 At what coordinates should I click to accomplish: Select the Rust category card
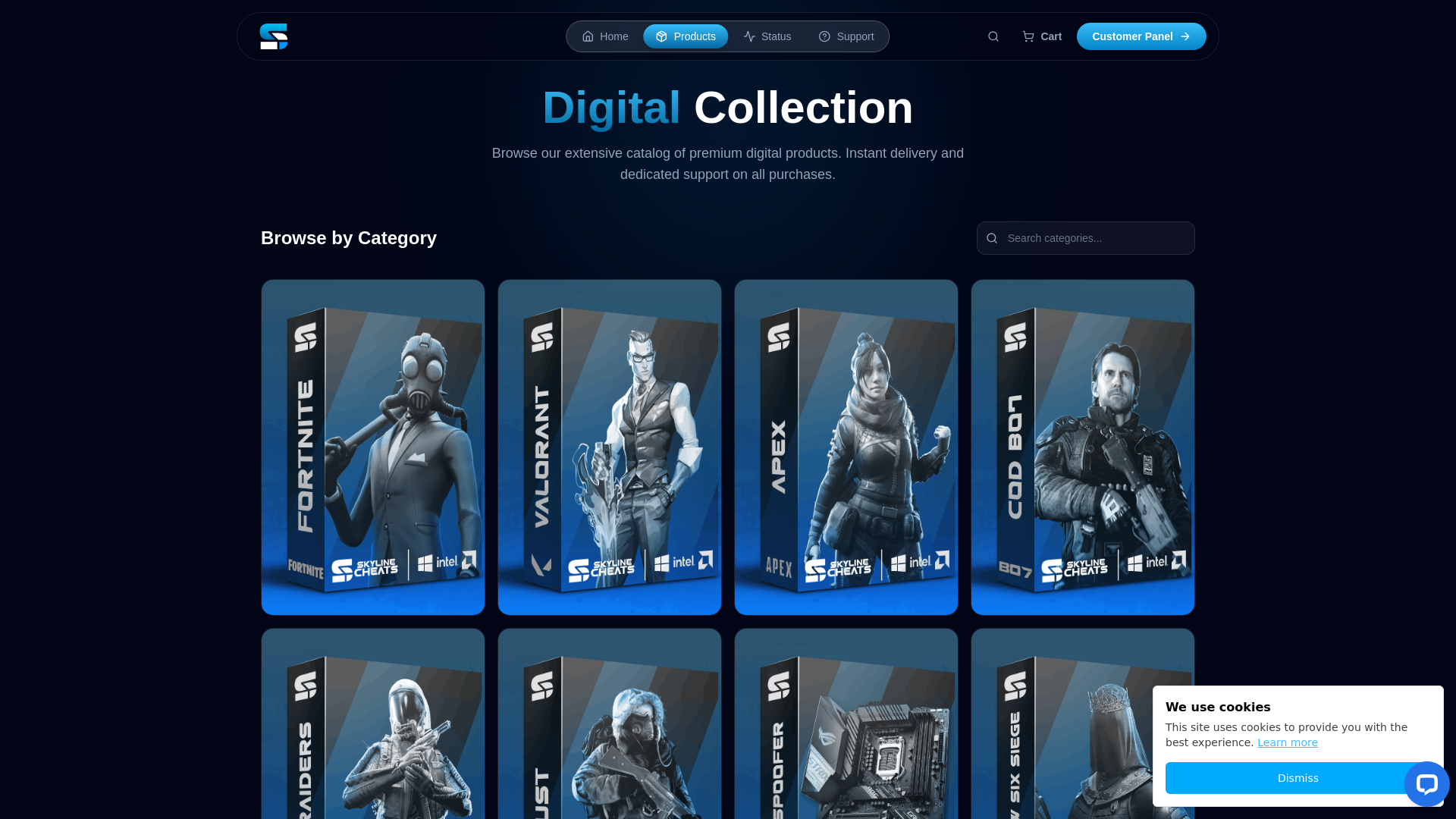click(610, 724)
